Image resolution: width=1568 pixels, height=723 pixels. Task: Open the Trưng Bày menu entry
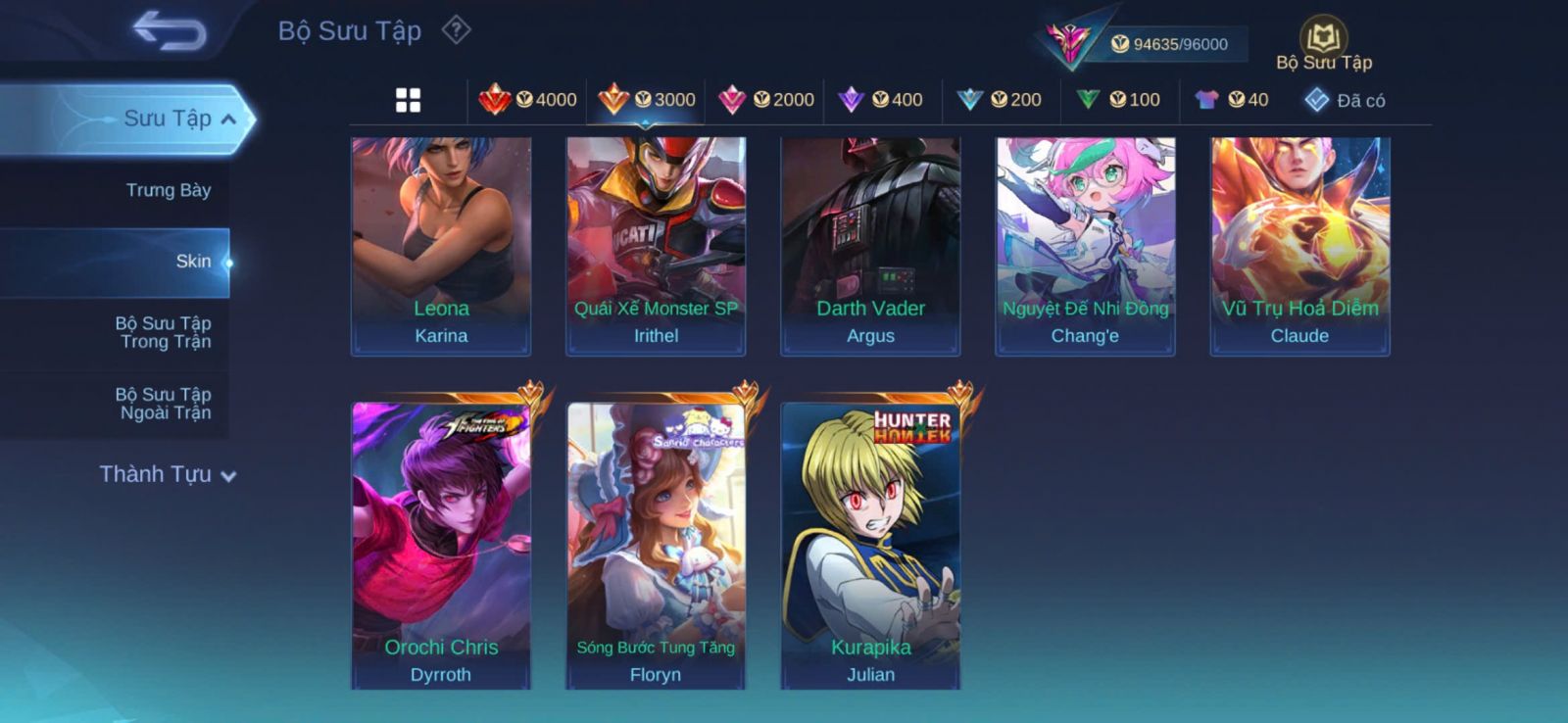(x=168, y=190)
